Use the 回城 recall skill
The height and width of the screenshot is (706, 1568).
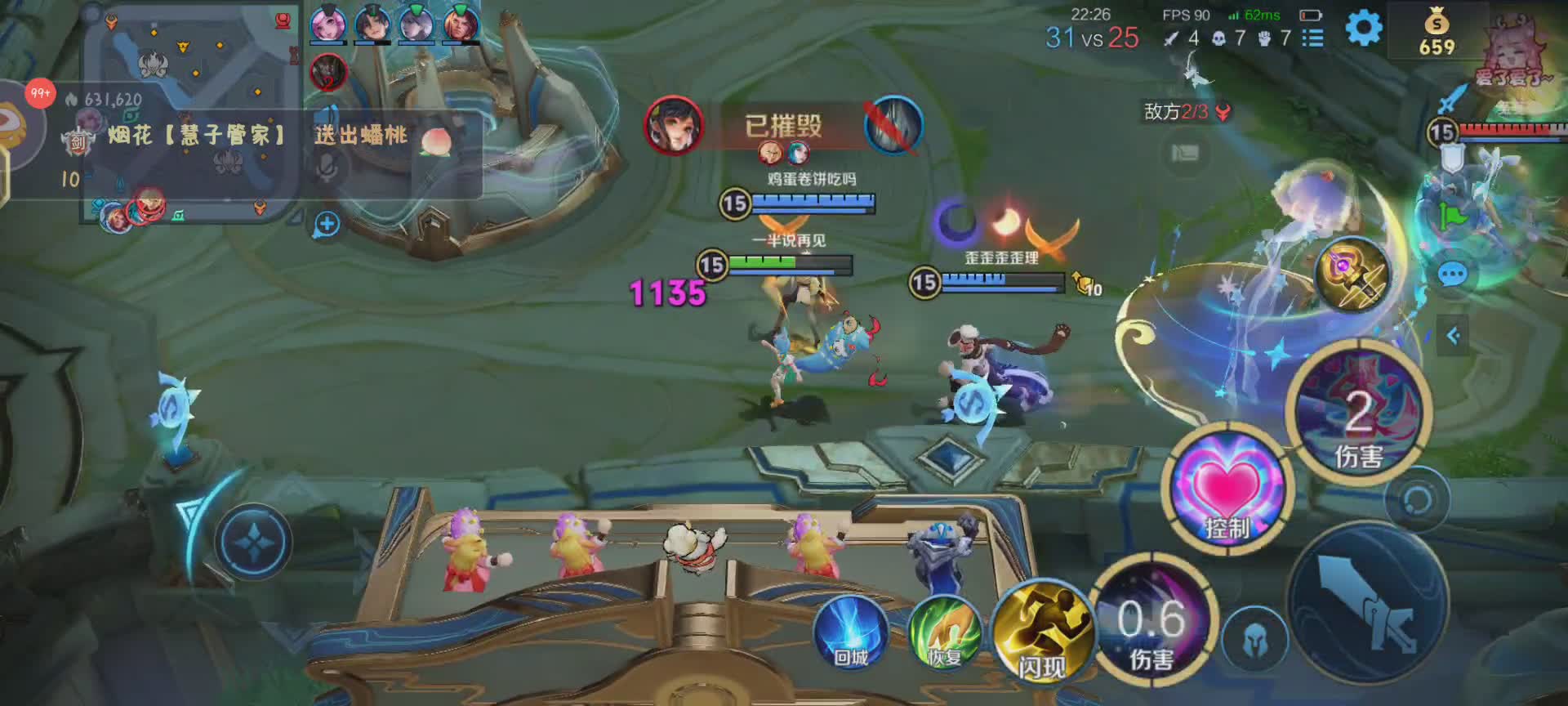coord(851,633)
